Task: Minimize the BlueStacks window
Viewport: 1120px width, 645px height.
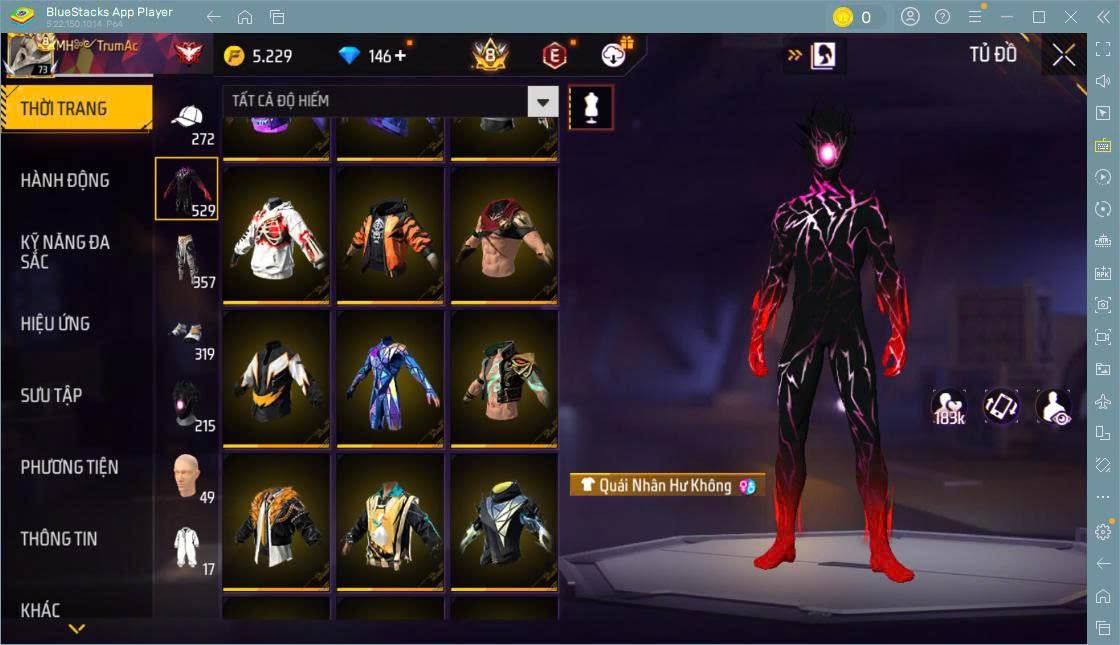Action: point(1008,17)
